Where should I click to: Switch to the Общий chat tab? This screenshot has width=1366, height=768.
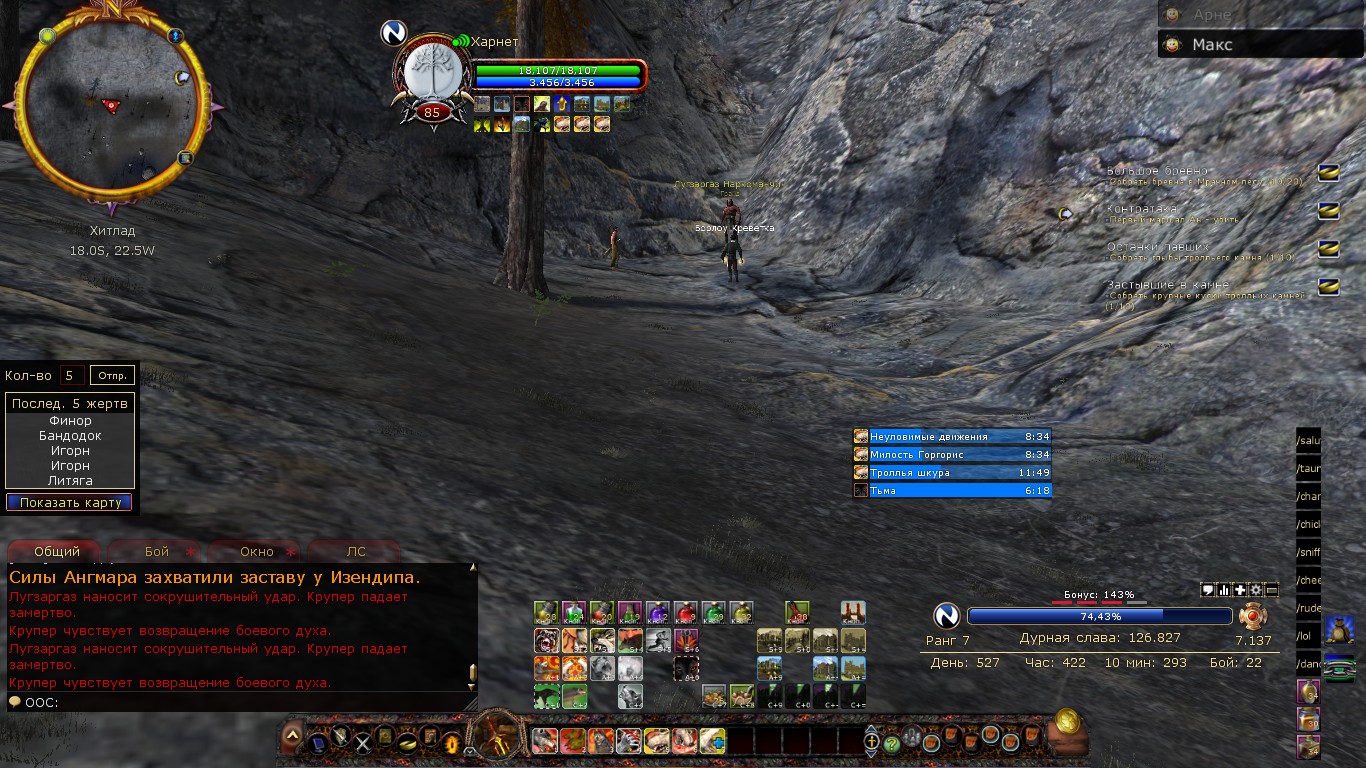coord(56,551)
